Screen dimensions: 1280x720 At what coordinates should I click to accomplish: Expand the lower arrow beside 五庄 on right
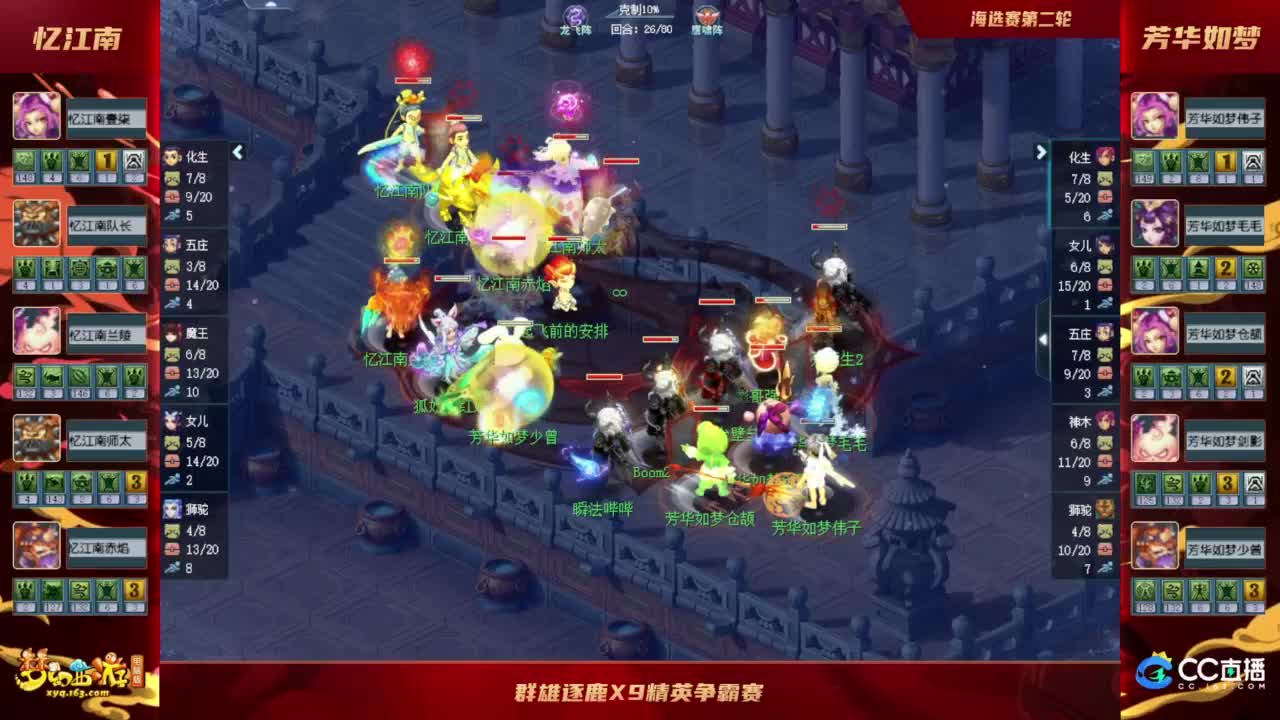[1043, 339]
